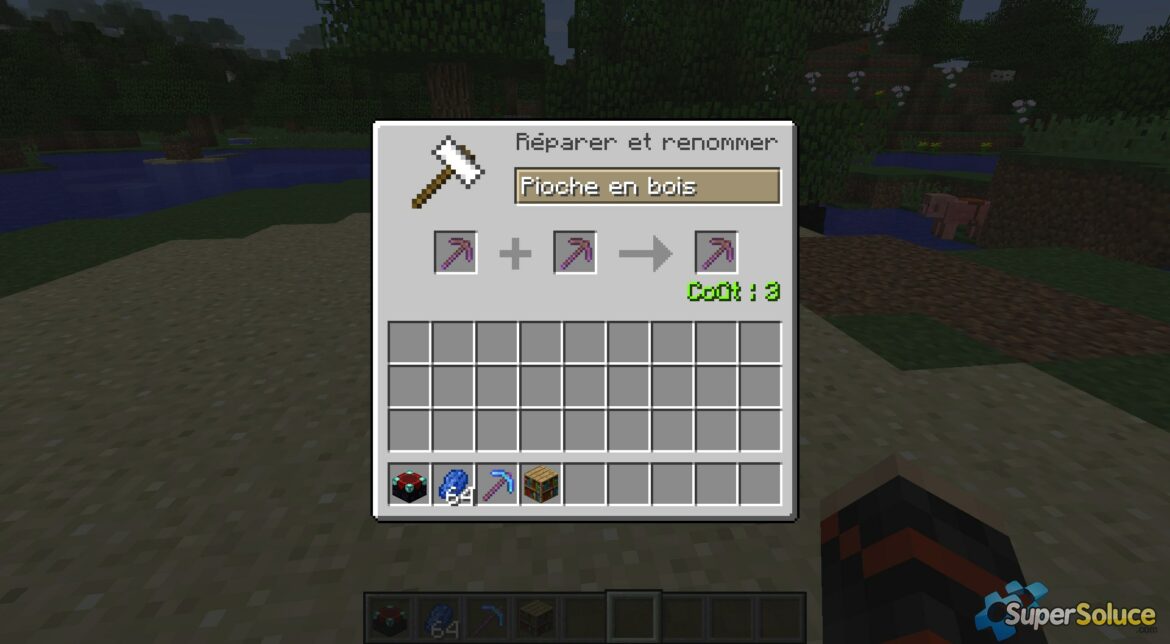Grab the diamond pickaxe from the inventory row

(497, 484)
